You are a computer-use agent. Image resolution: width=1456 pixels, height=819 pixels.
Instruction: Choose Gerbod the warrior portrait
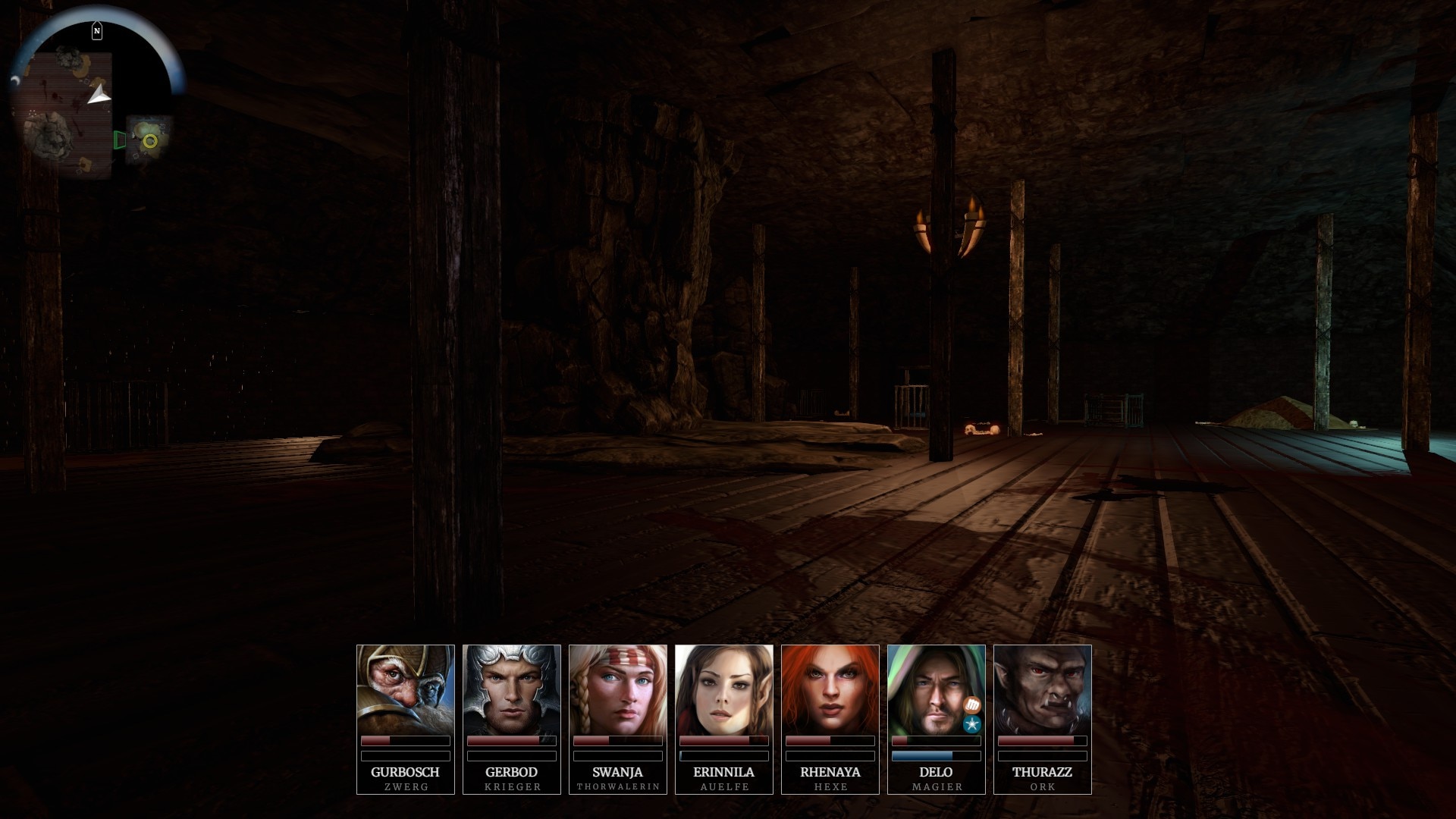point(512,690)
